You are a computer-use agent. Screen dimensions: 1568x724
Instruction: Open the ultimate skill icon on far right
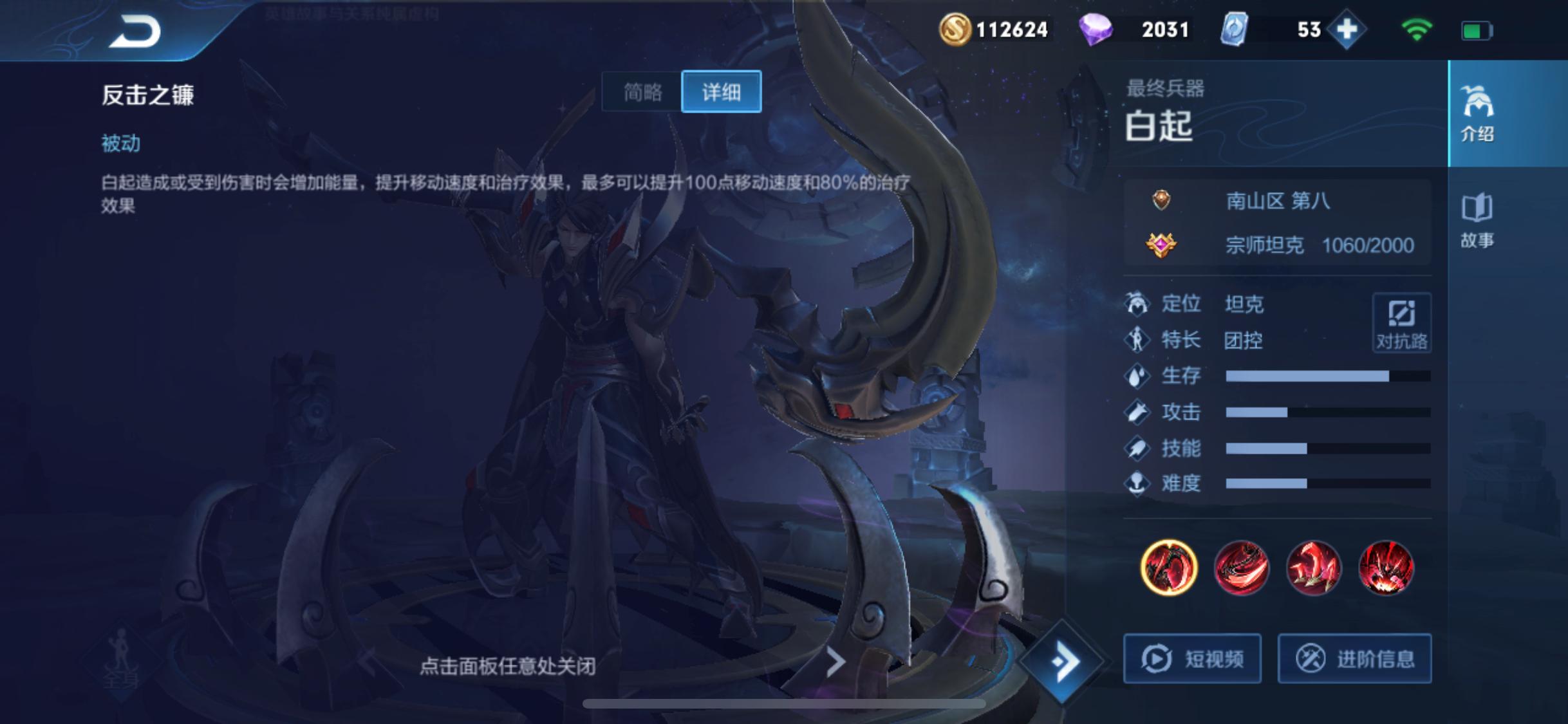click(1388, 567)
